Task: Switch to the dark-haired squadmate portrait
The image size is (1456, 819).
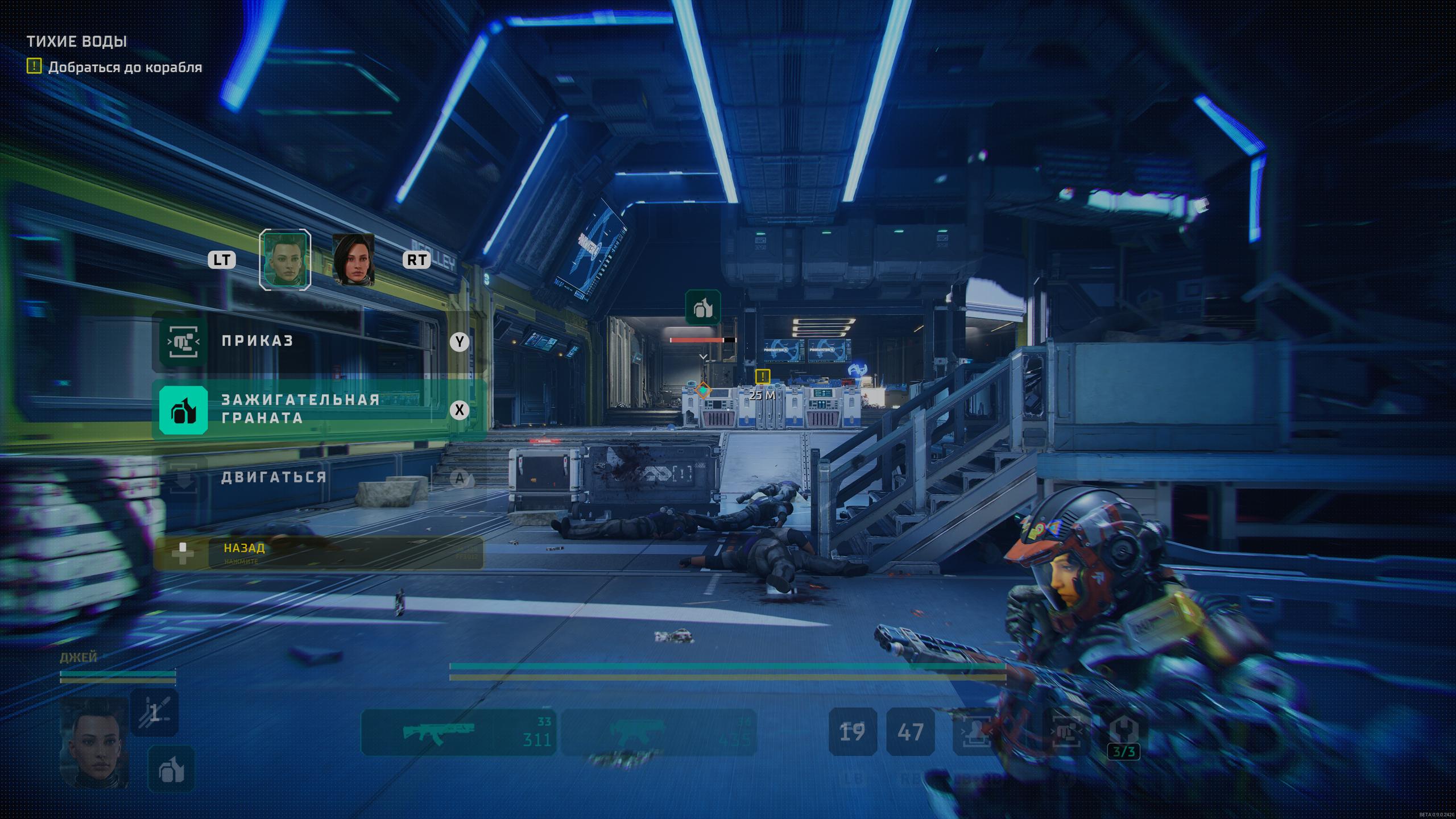Action: point(353,260)
